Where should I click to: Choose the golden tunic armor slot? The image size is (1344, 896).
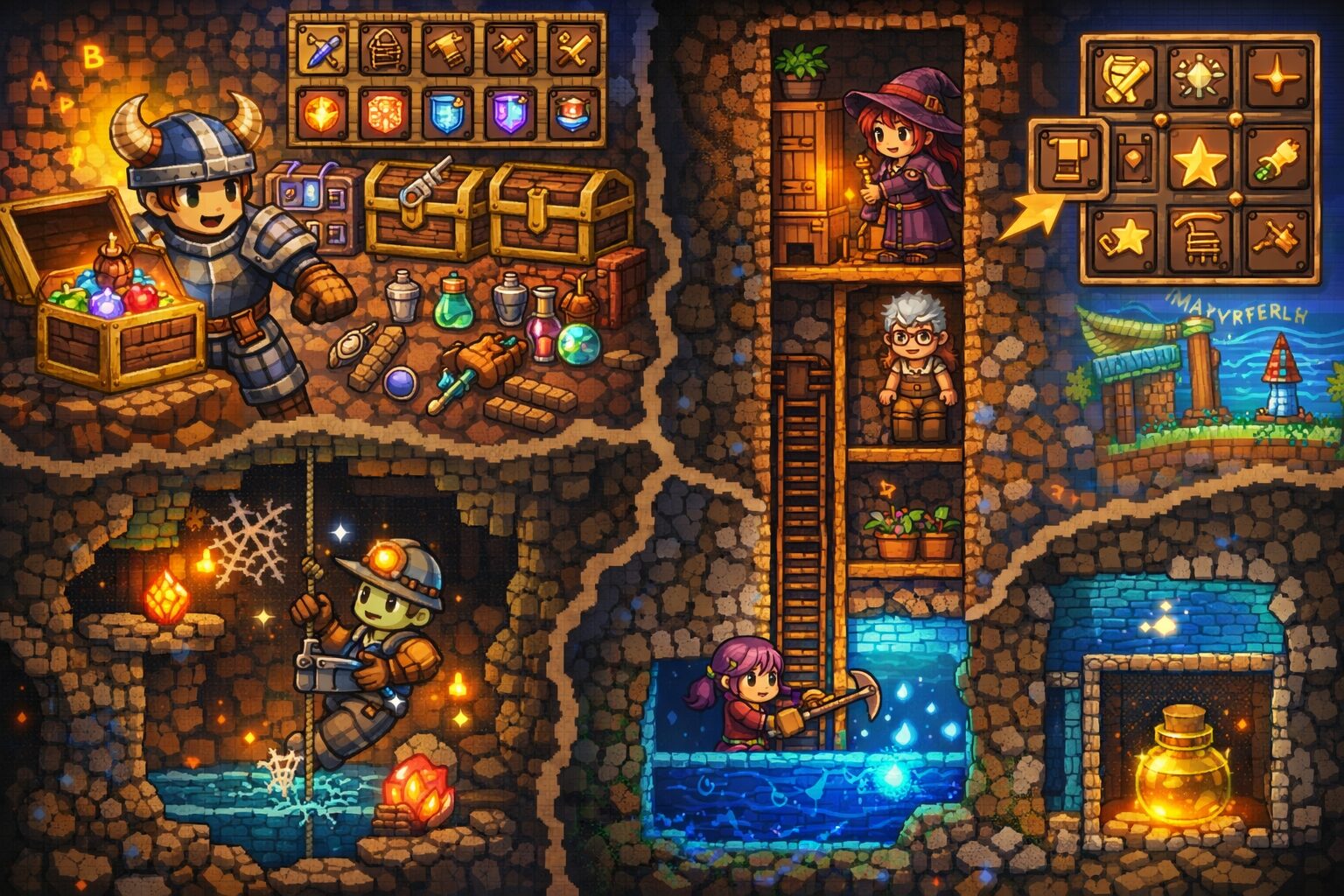(447, 48)
